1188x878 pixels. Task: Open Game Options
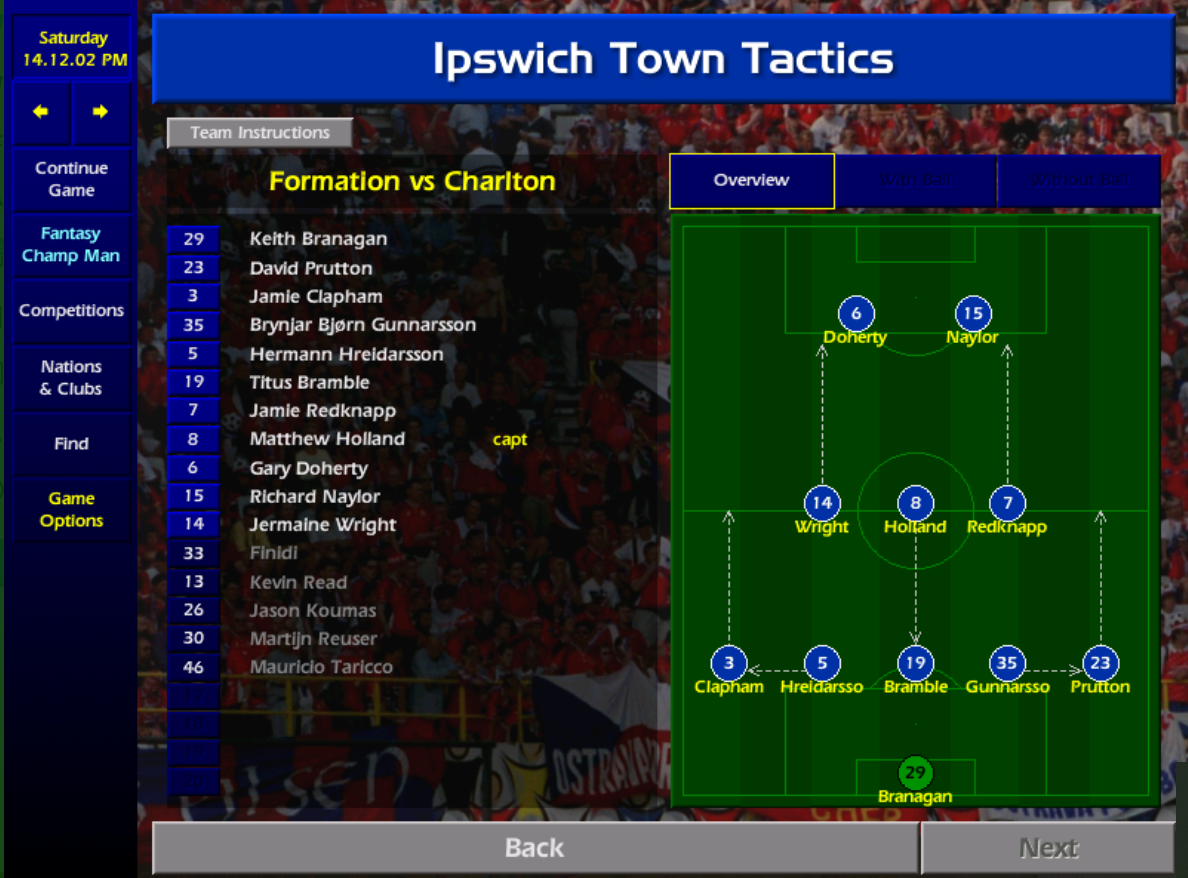point(71,510)
